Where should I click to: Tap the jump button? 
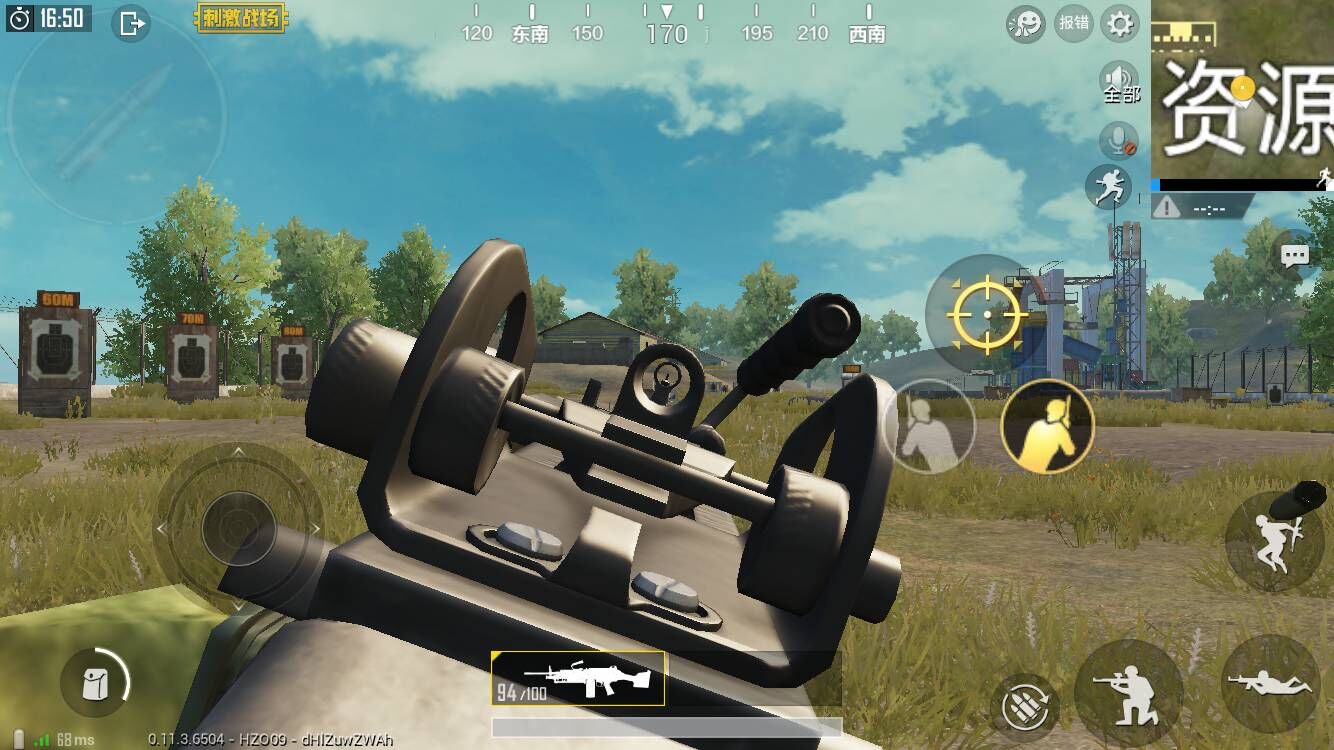(x=1273, y=539)
